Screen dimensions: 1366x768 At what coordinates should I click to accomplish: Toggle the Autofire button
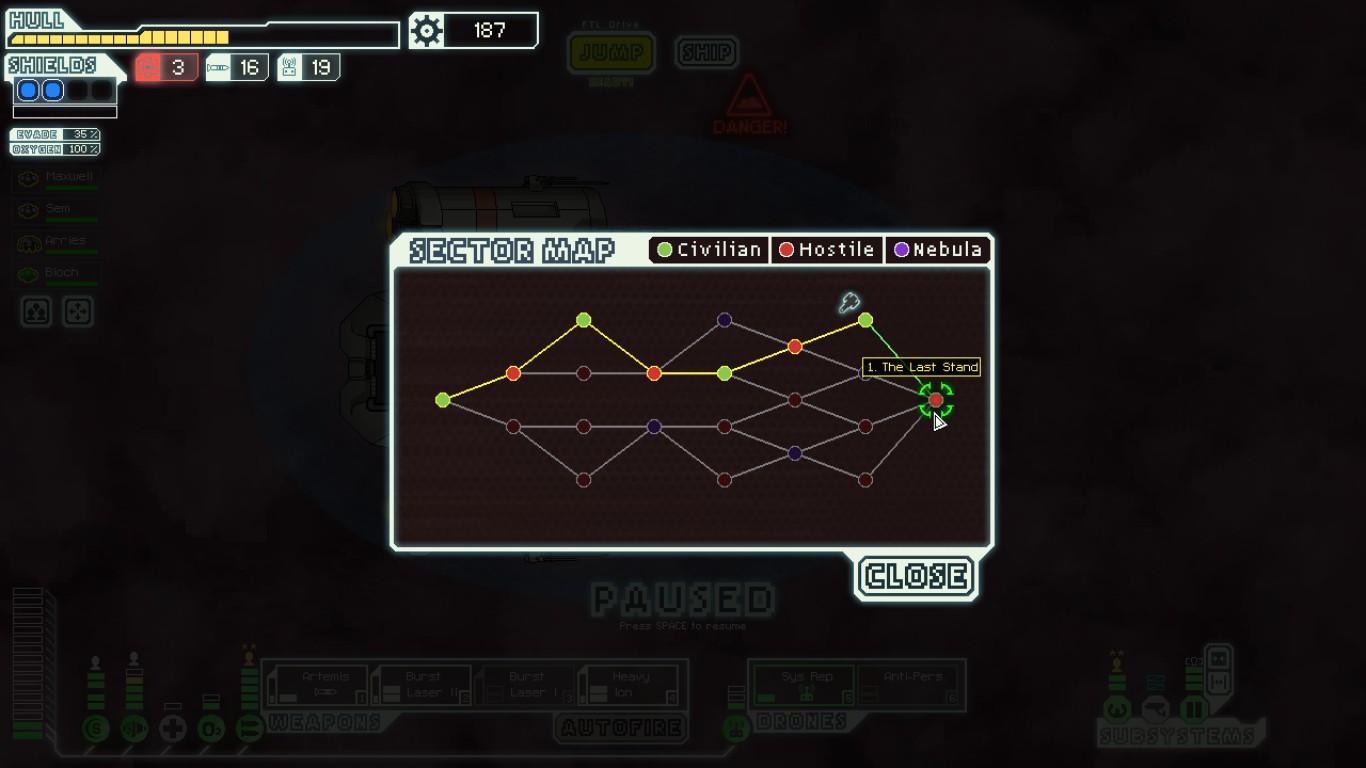[621, 728]
